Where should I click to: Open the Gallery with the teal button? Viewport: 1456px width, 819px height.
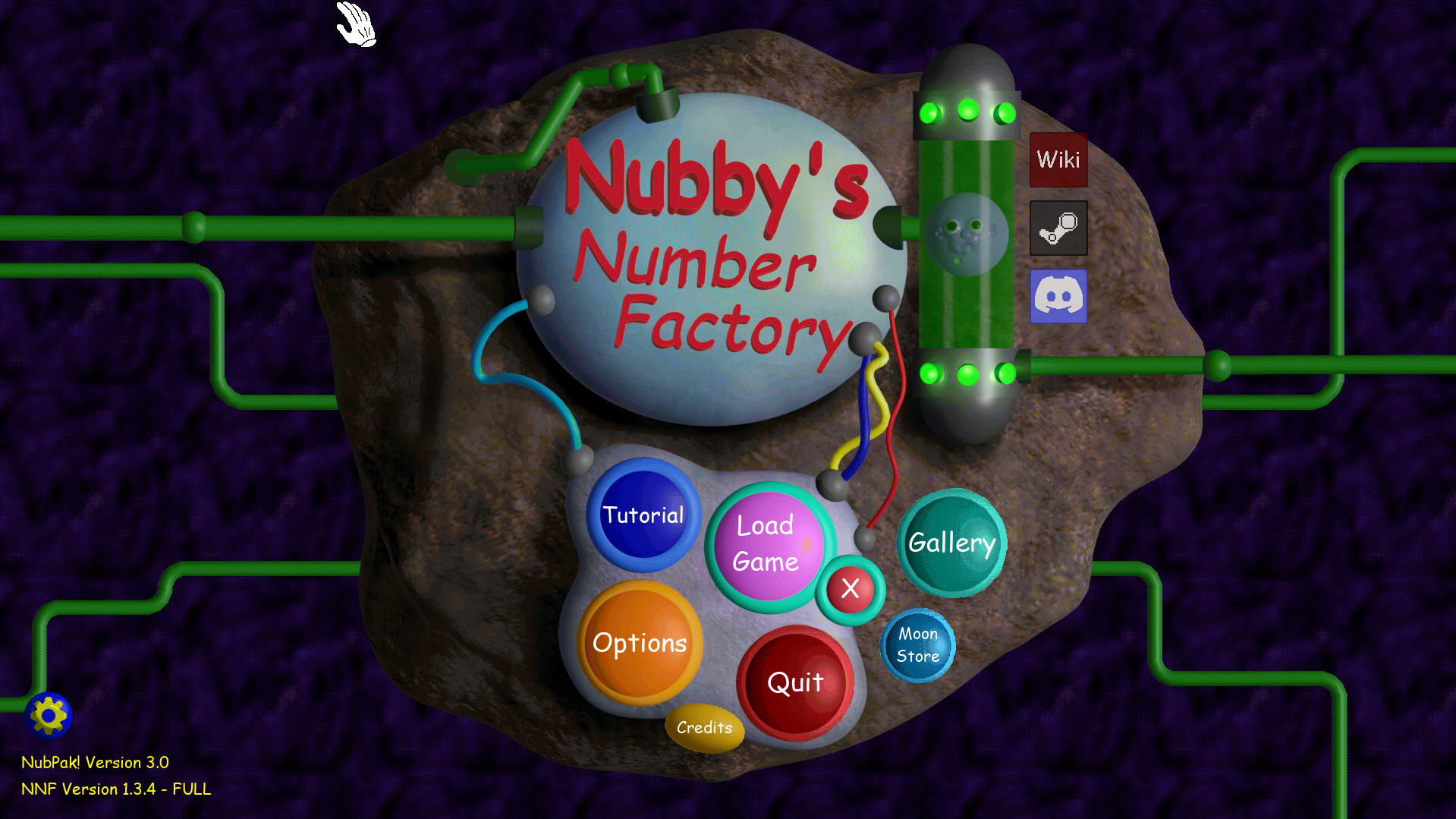pyautogui.click(x=951, y=543)
